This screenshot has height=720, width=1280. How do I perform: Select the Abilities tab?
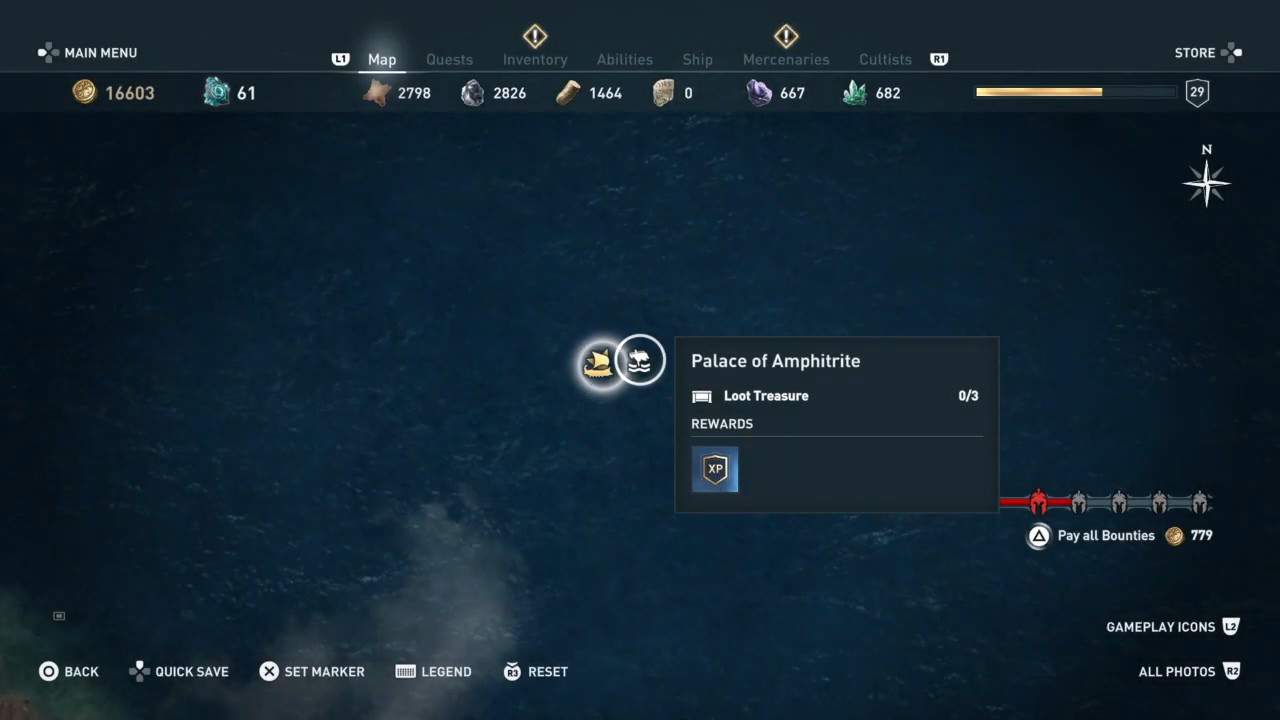(x=624, y=60)
